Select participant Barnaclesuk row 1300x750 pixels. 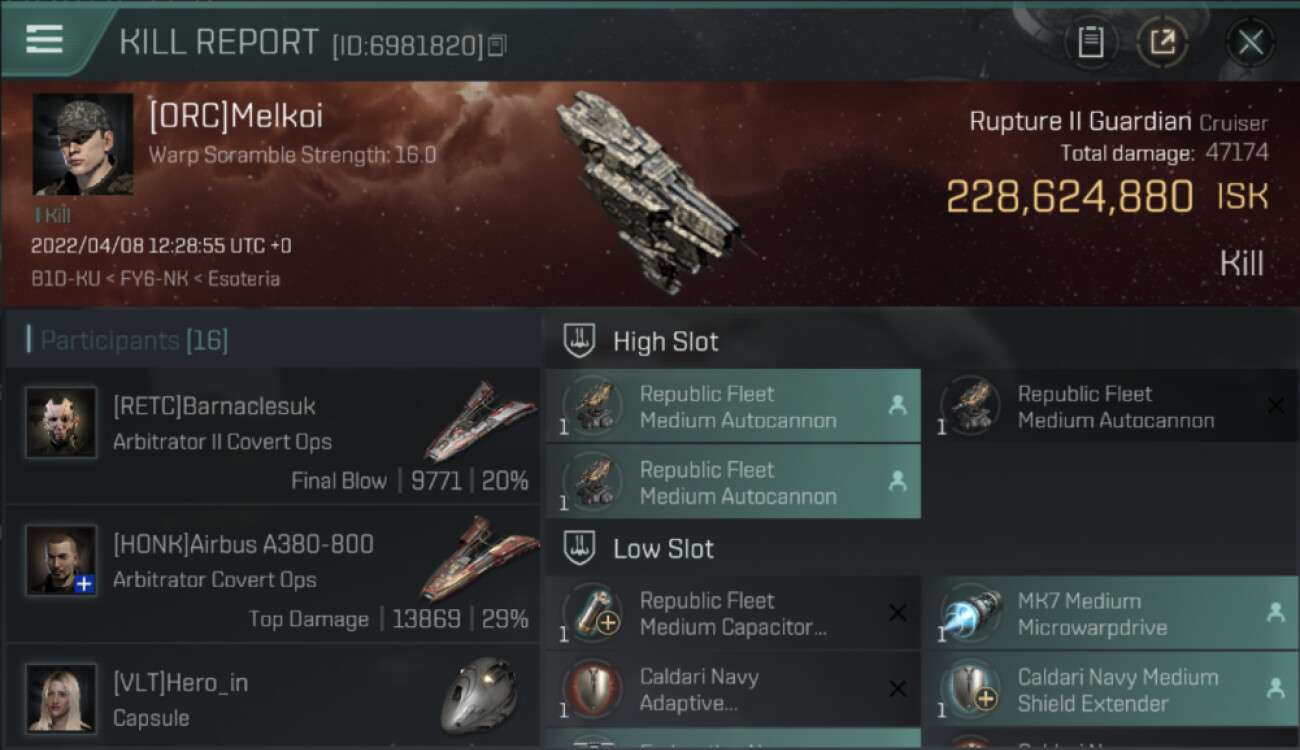tap(272, 436)
